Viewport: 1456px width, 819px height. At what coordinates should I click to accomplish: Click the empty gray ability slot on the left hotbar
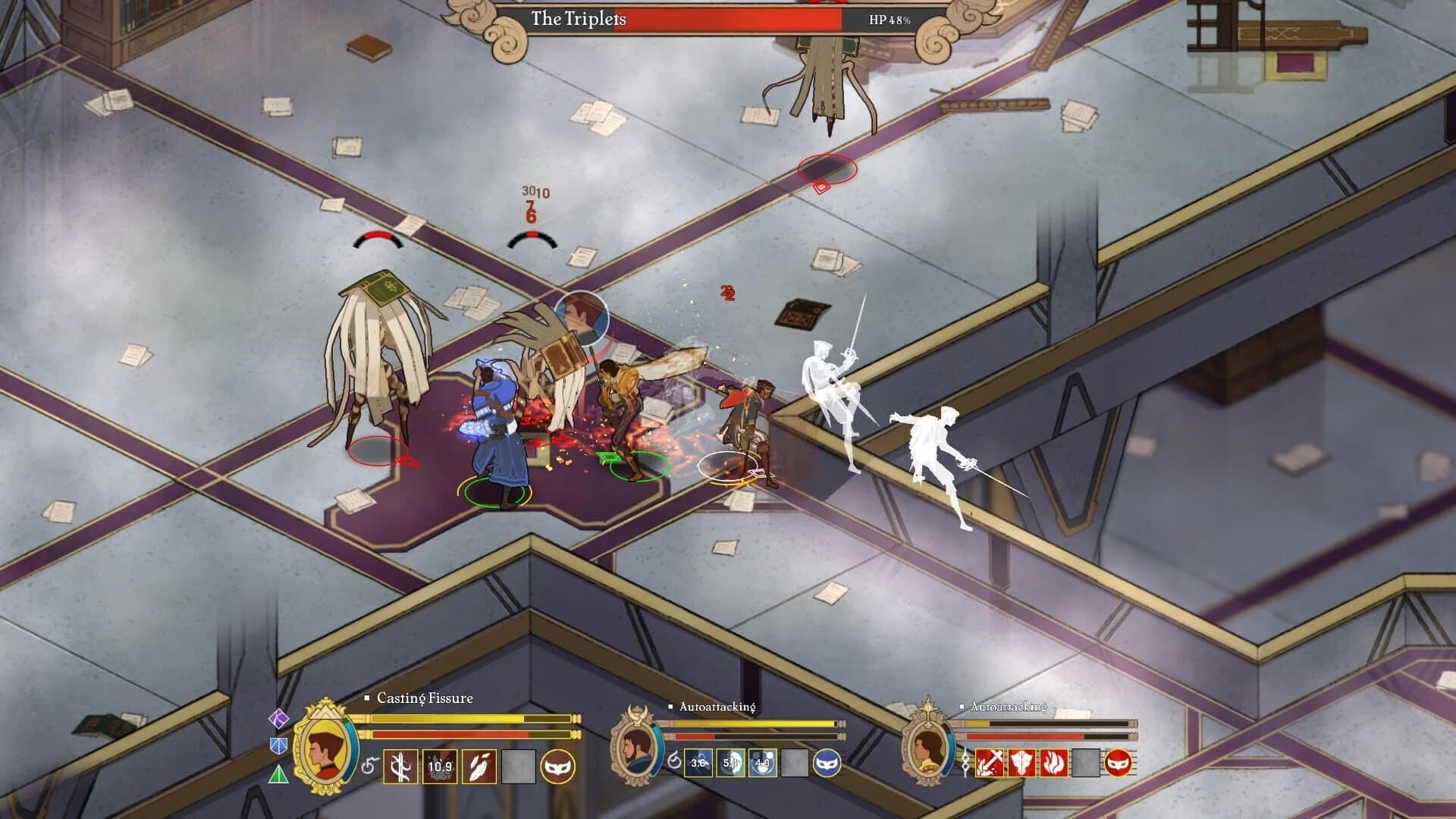click(519, 766)
